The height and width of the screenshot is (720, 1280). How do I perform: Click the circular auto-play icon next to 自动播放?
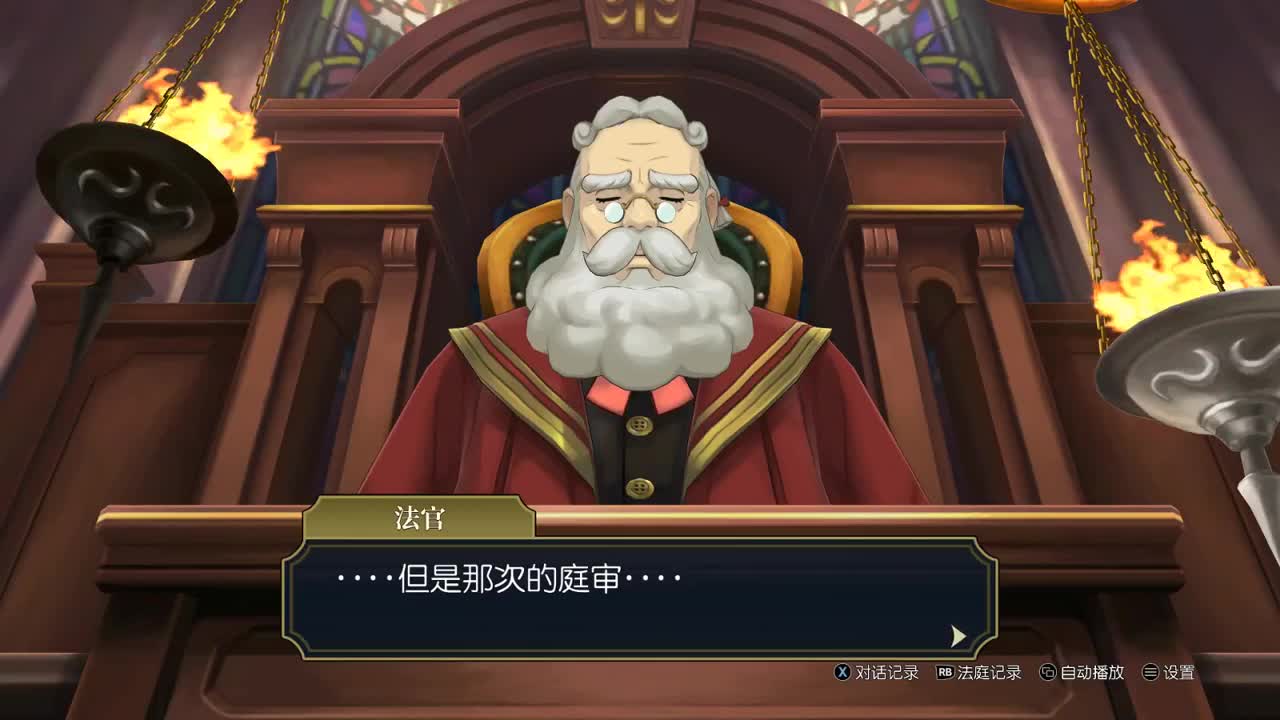pos(1049,674)
